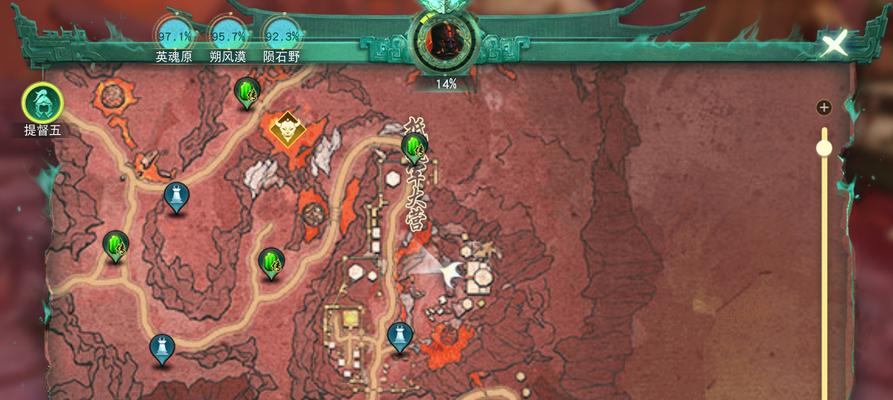Switch to the 陨石野 region tab

(281, 36)
